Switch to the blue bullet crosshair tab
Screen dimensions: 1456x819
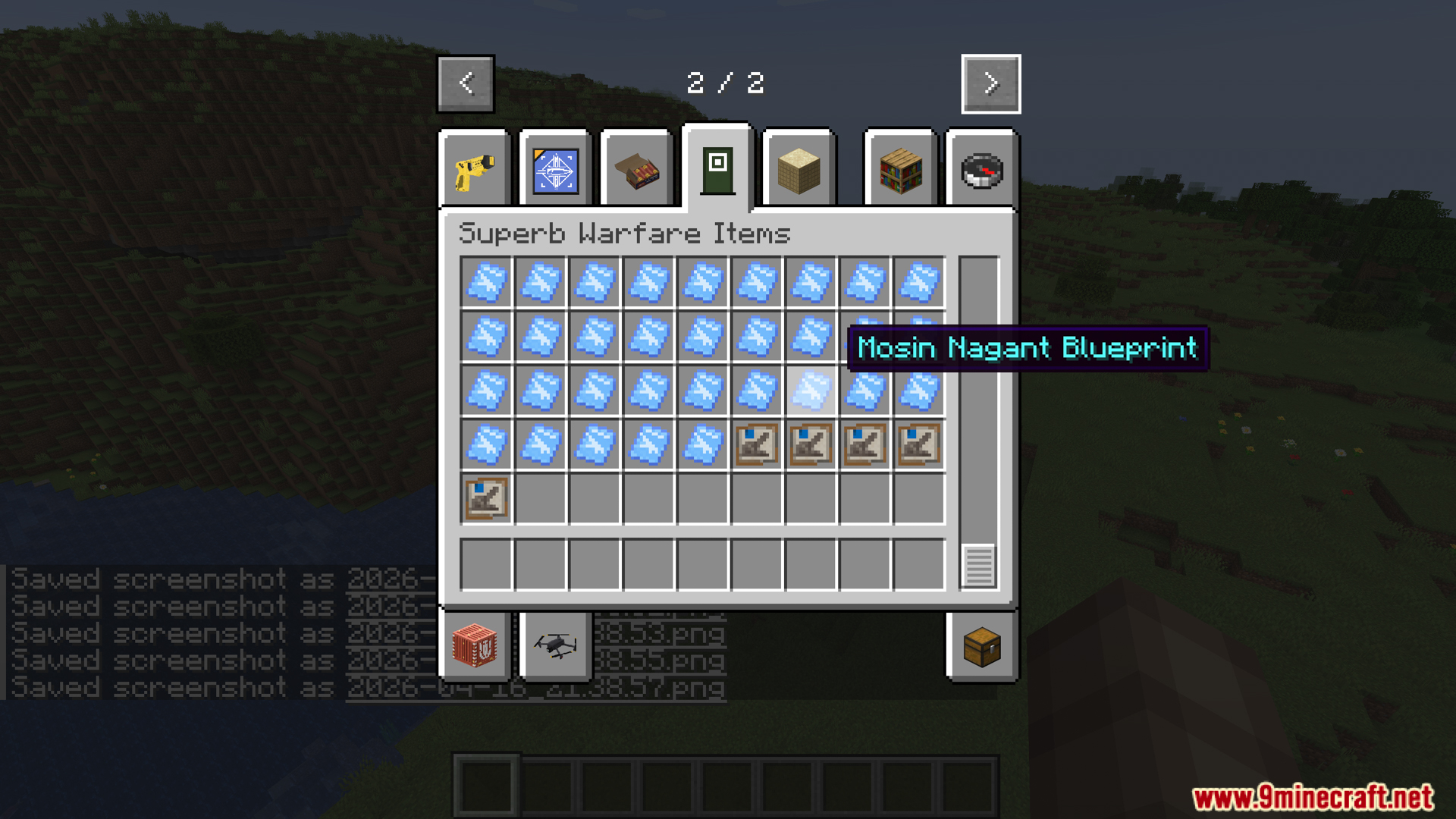pyautogui.click(x=555, y=168)
